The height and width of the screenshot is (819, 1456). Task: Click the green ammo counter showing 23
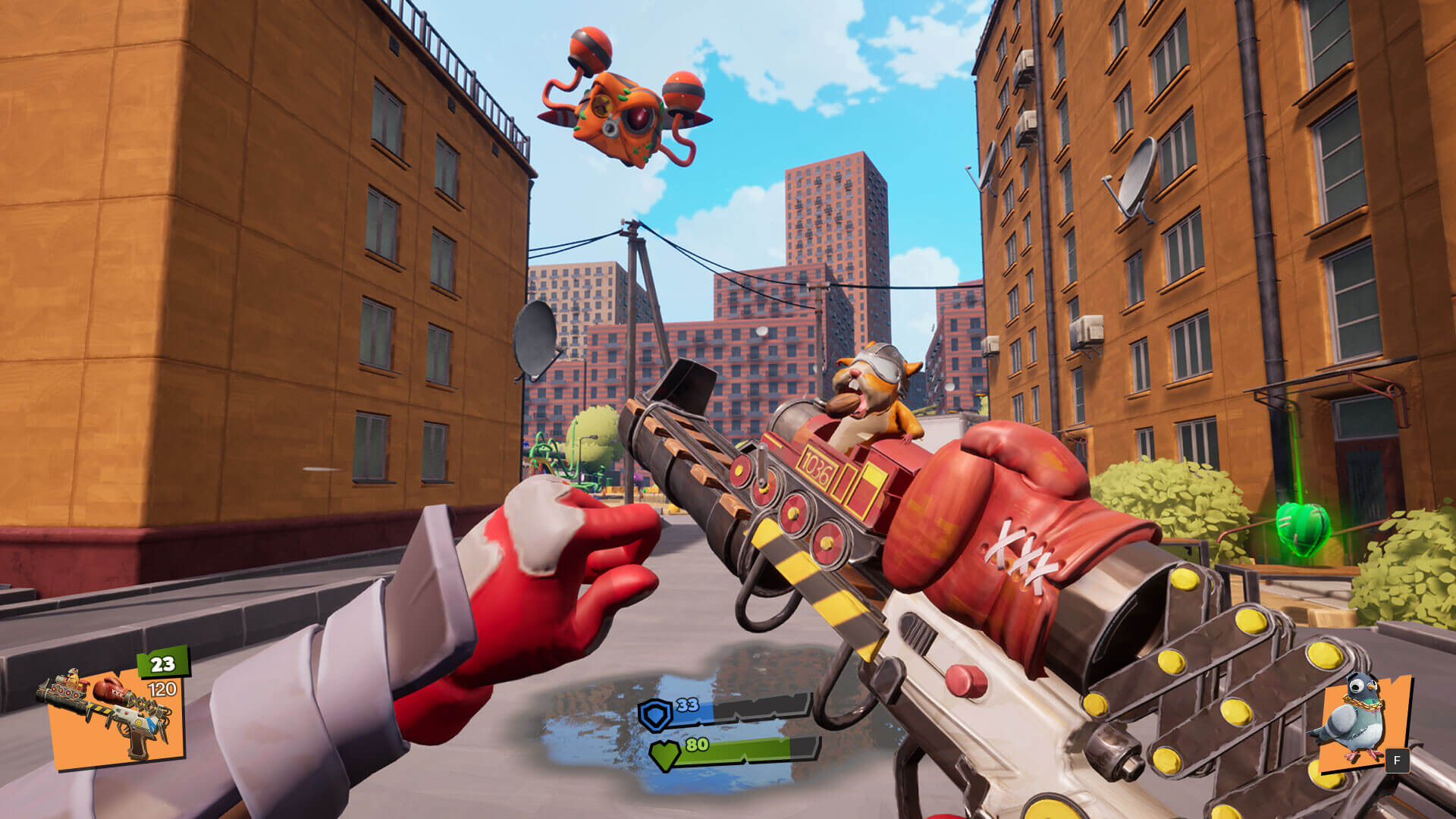162,663
